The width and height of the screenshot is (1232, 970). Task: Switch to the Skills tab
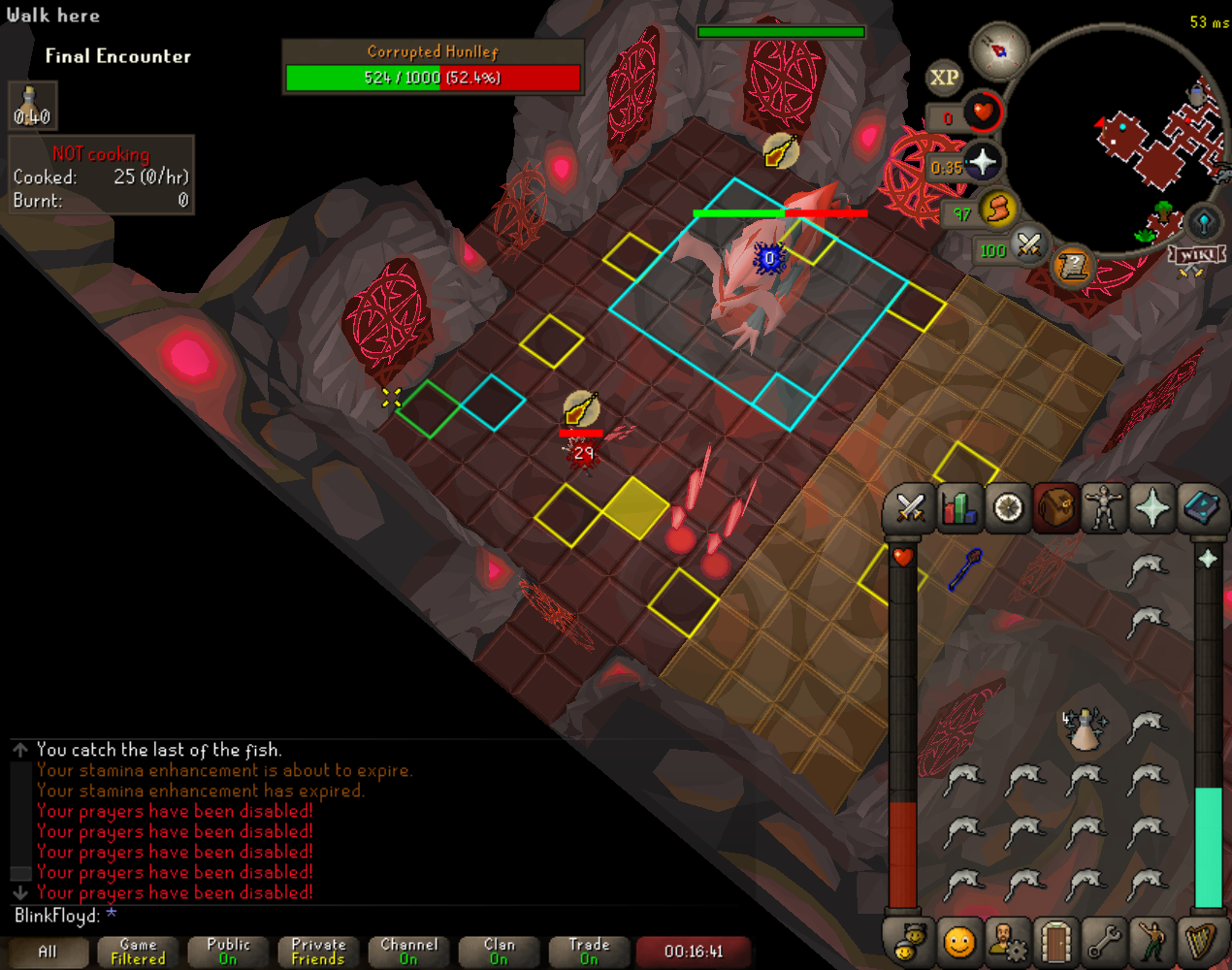coord(958,507)
